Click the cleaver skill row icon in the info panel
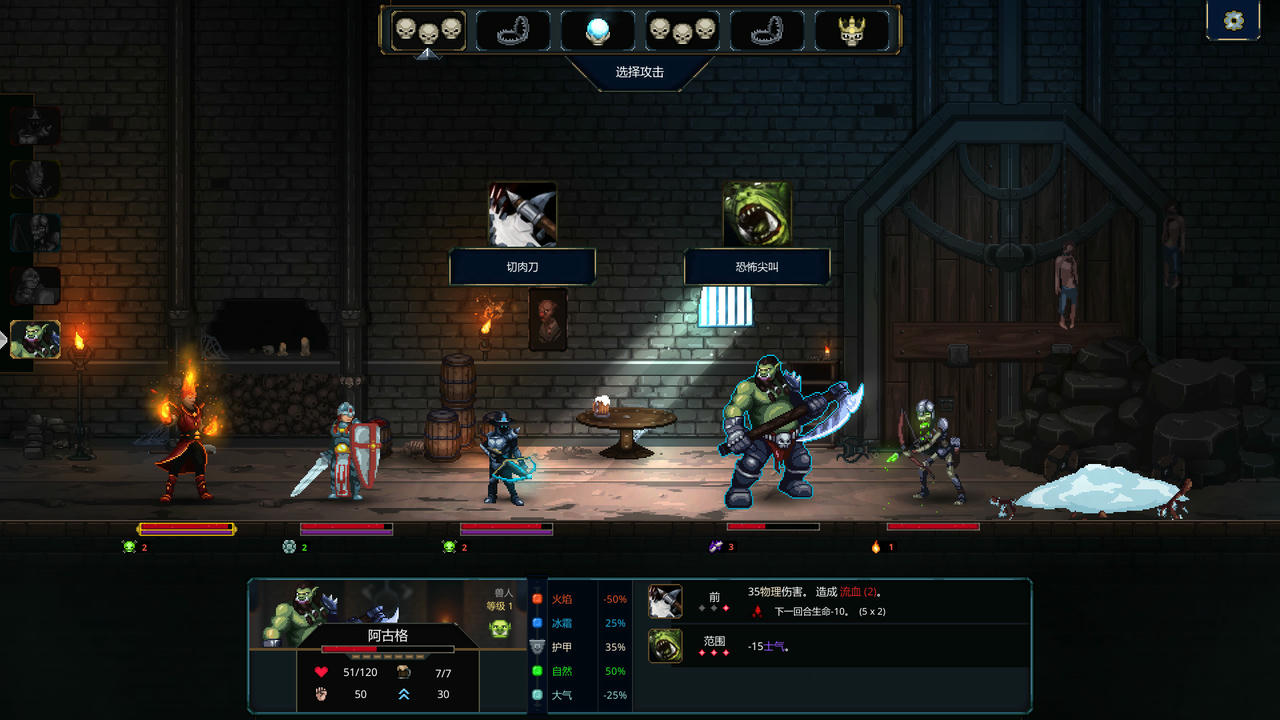 click(665, 602)
